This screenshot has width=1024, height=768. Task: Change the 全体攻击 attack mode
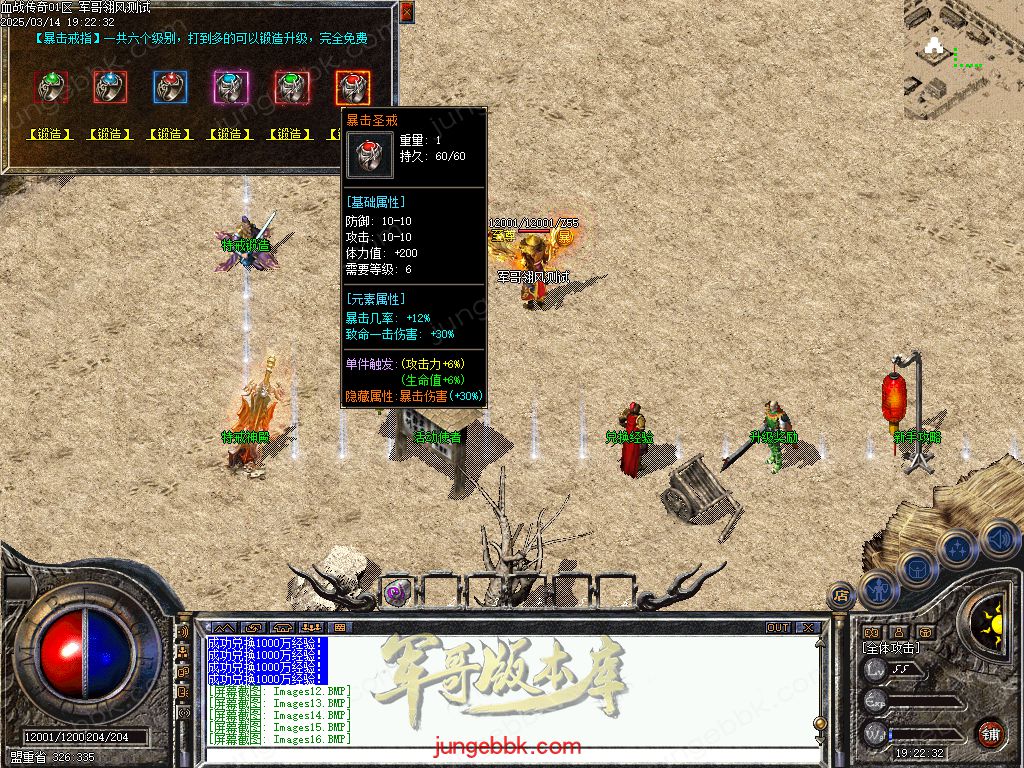click(x=891, y=648)
